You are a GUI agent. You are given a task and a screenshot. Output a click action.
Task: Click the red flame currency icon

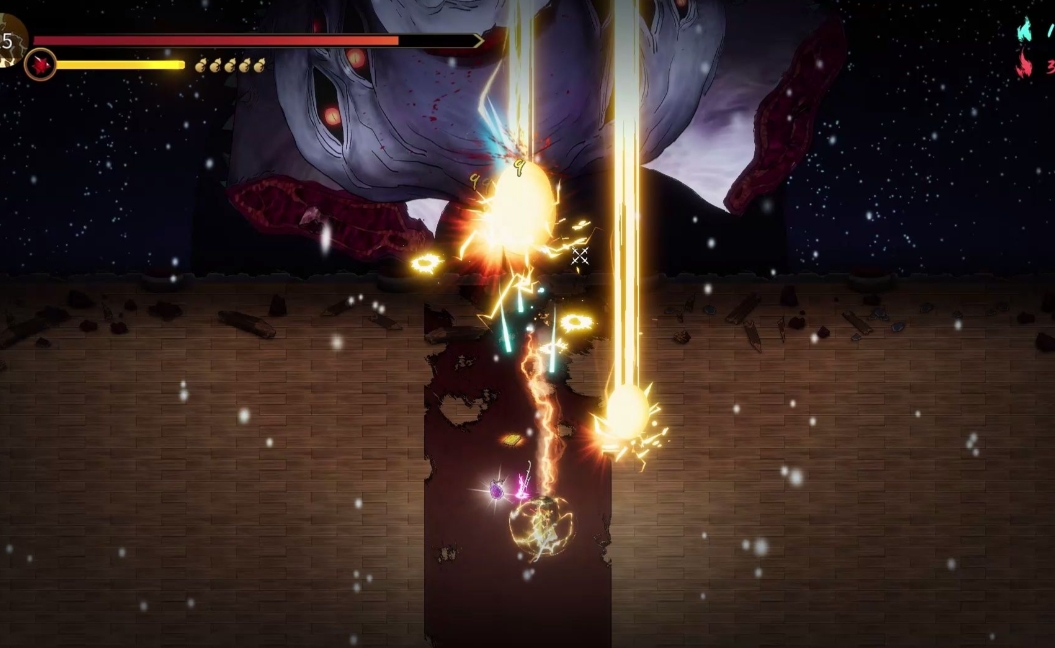[1024, 65]
